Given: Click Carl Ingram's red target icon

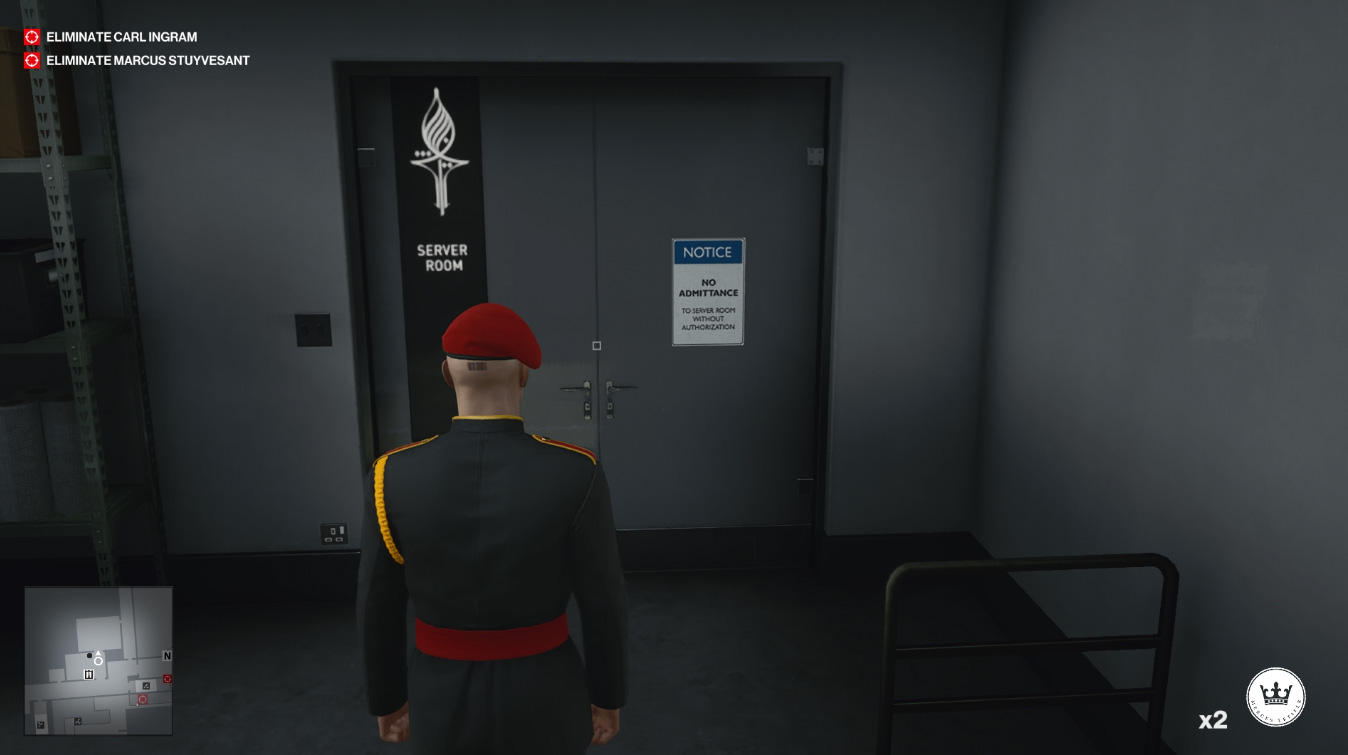Looking at the screenshot, I should [30, 36].
